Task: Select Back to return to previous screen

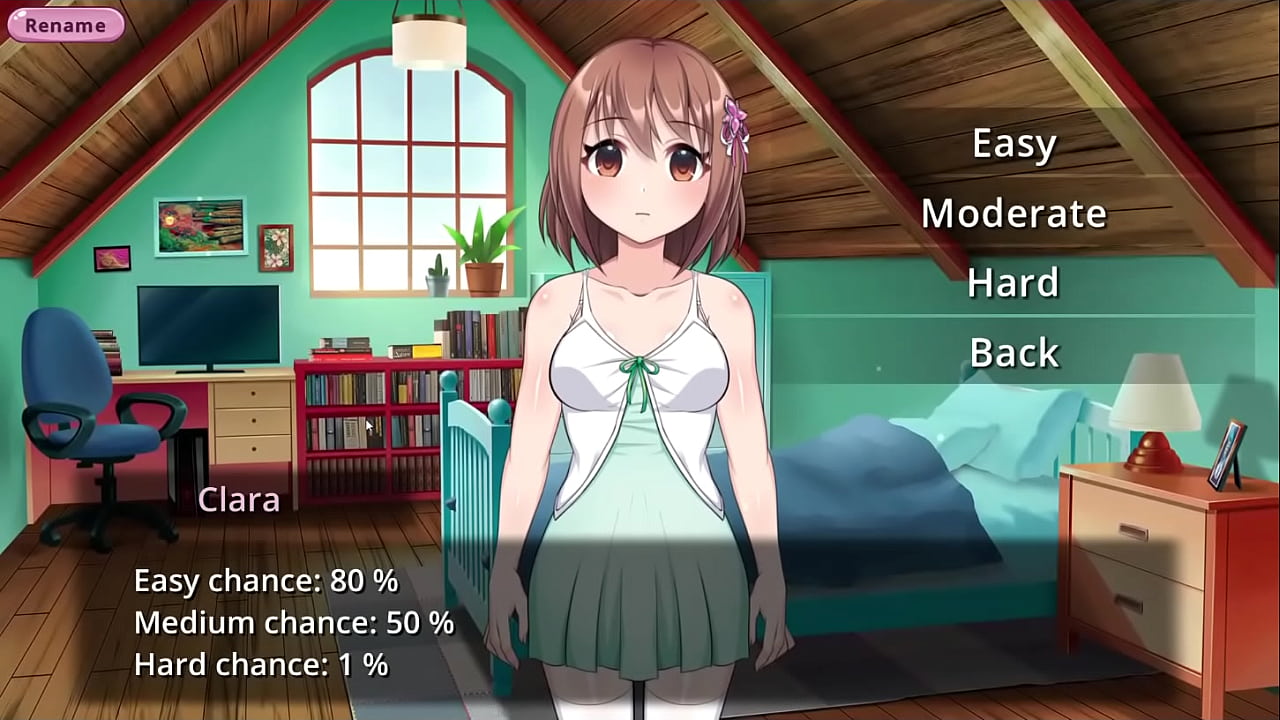Action: point(1013,352)
